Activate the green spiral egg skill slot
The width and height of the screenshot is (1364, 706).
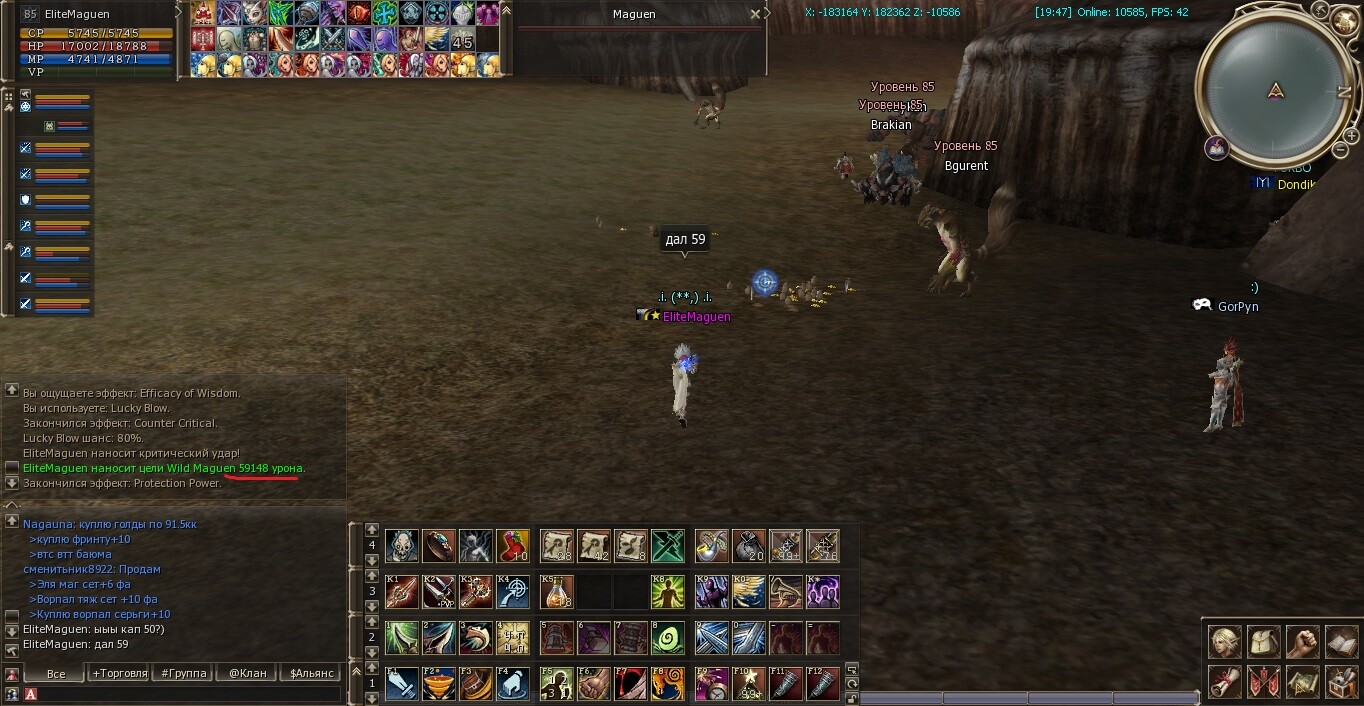pyautogui.click(x=668, y=638)
